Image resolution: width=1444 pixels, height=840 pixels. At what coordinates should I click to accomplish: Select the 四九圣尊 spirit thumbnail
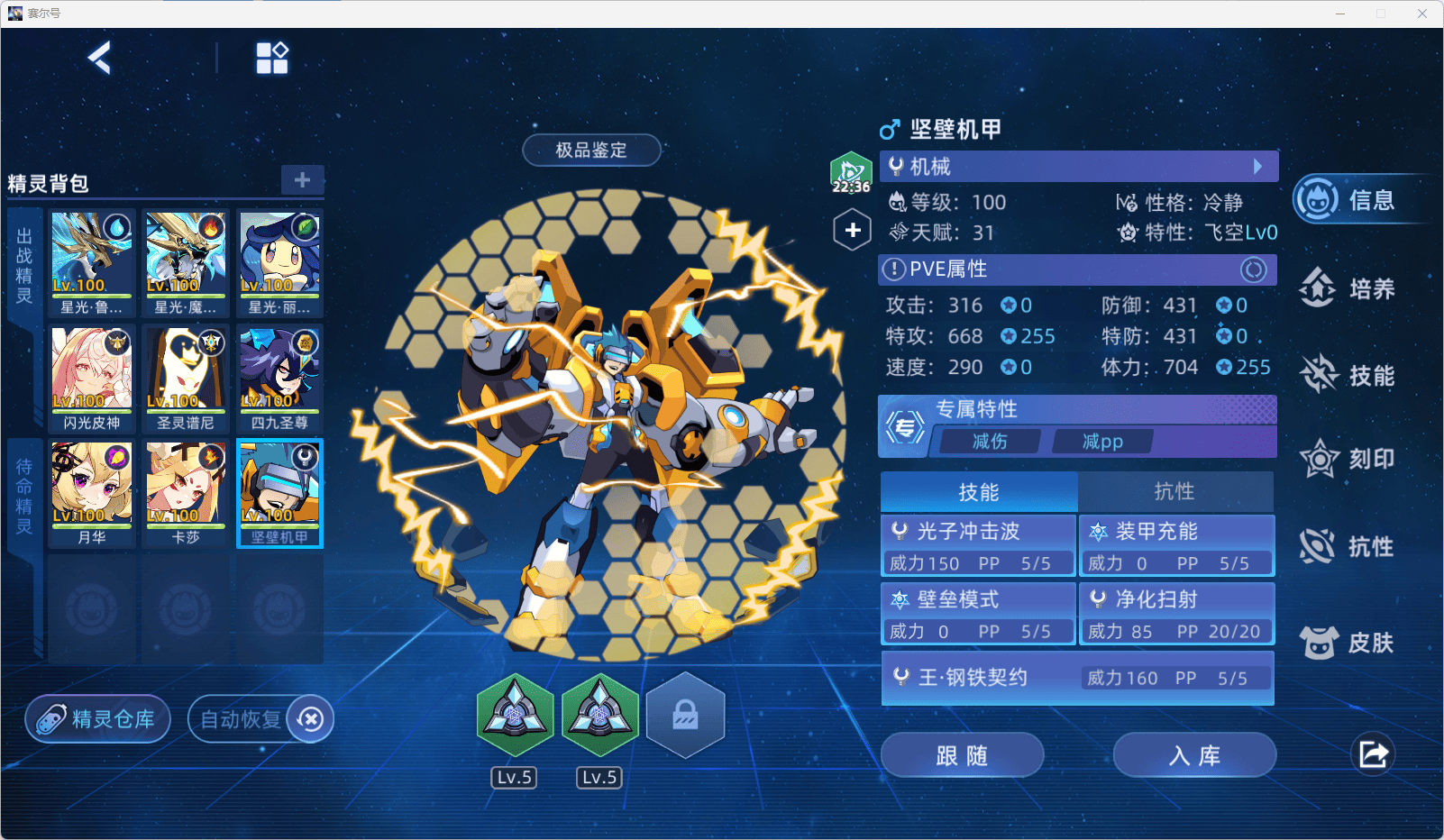pyautogui.click(x=279, y=377)
